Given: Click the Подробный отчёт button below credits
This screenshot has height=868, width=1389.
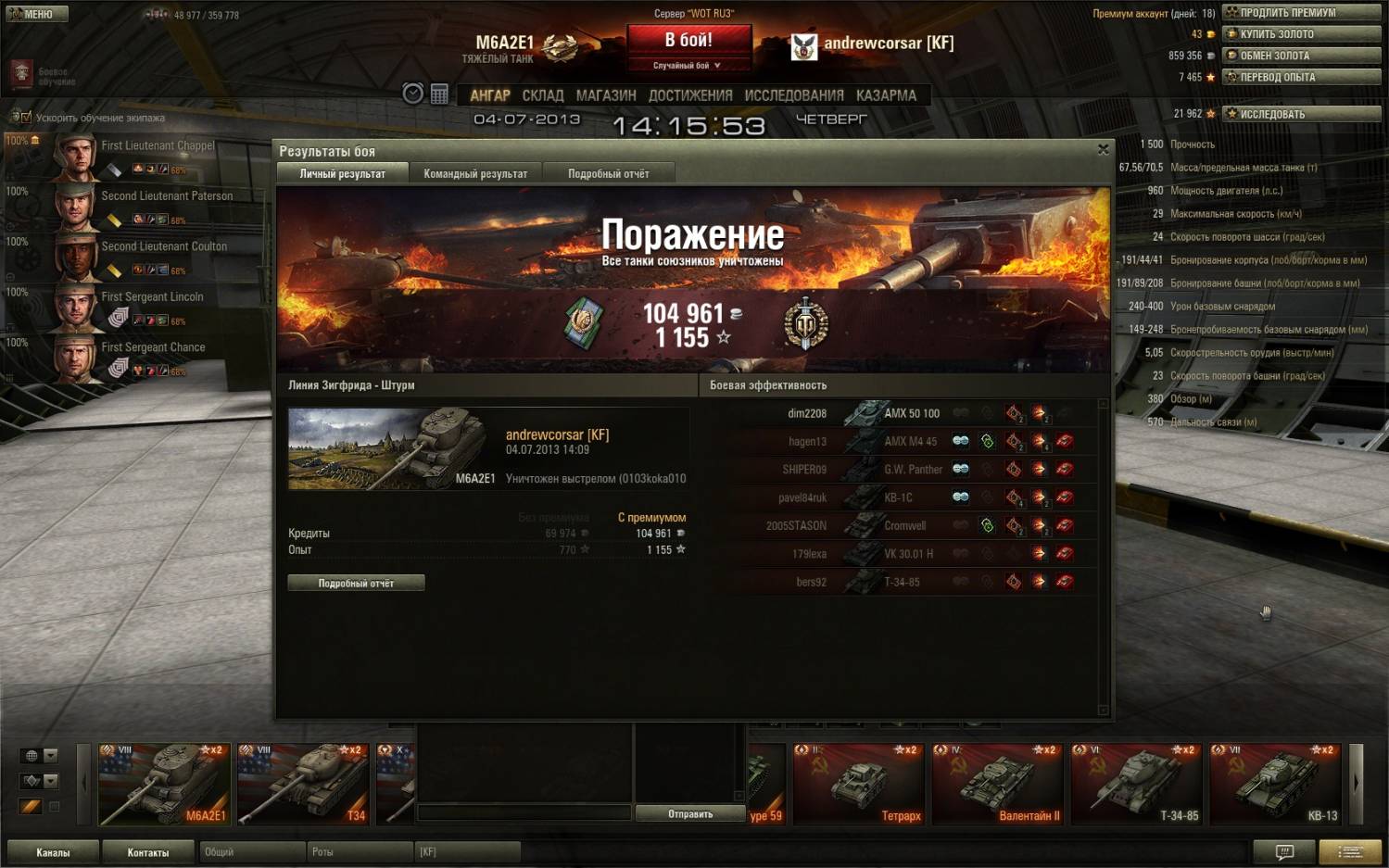Looking at the screenshot, I should point(356,583).
